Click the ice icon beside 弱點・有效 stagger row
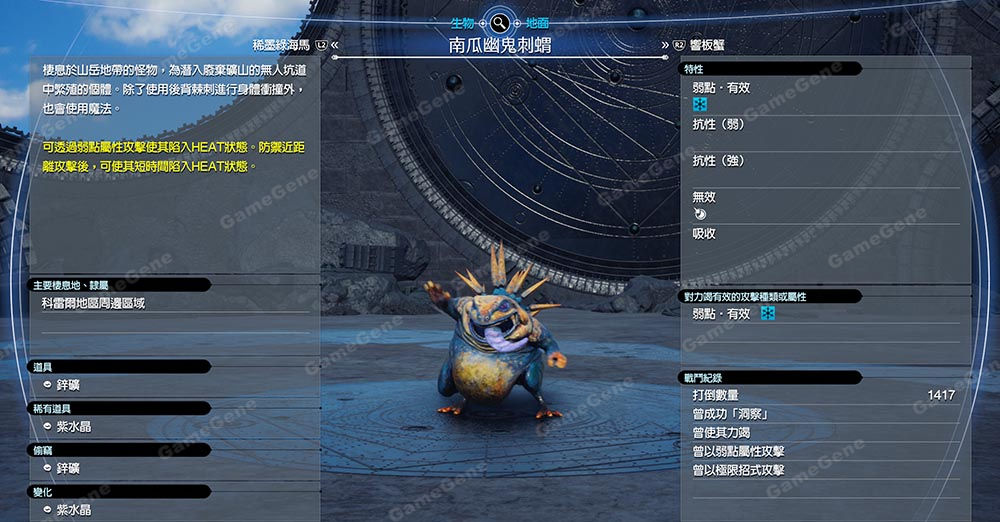The width and height of the screenshot is (1000, 522). [768, 314]
